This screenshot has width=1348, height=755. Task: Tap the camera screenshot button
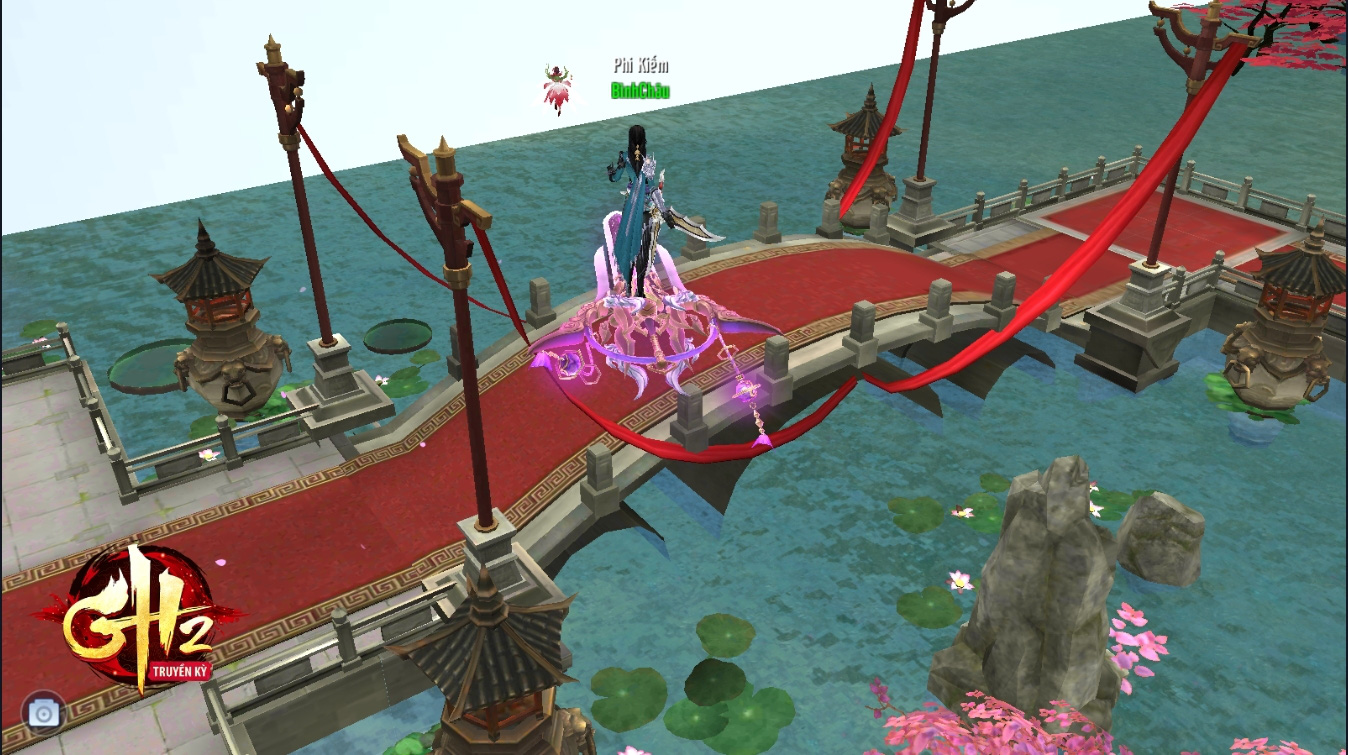coord(43,712)
